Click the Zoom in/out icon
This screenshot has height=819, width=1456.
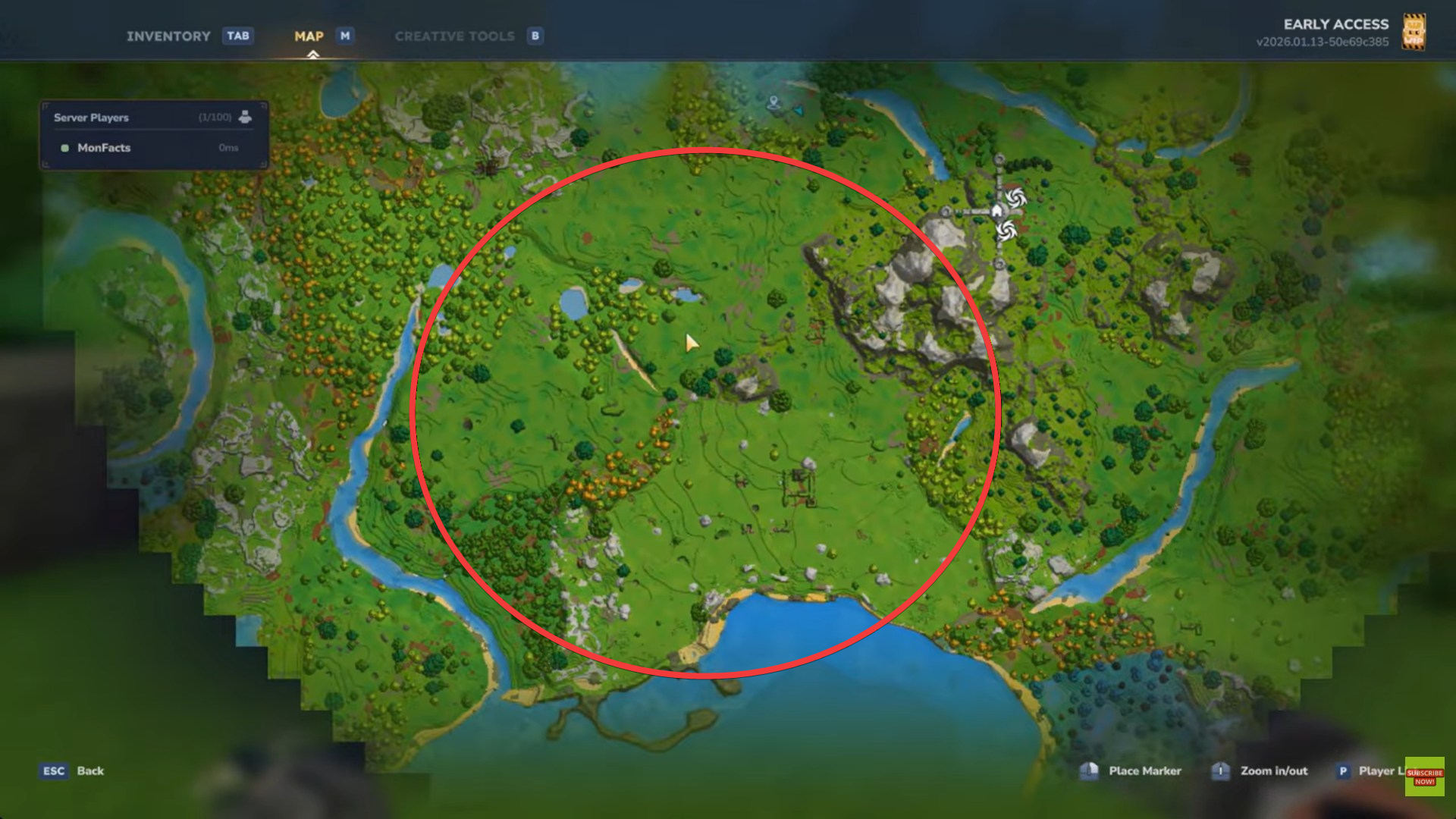click(1221, 770)
